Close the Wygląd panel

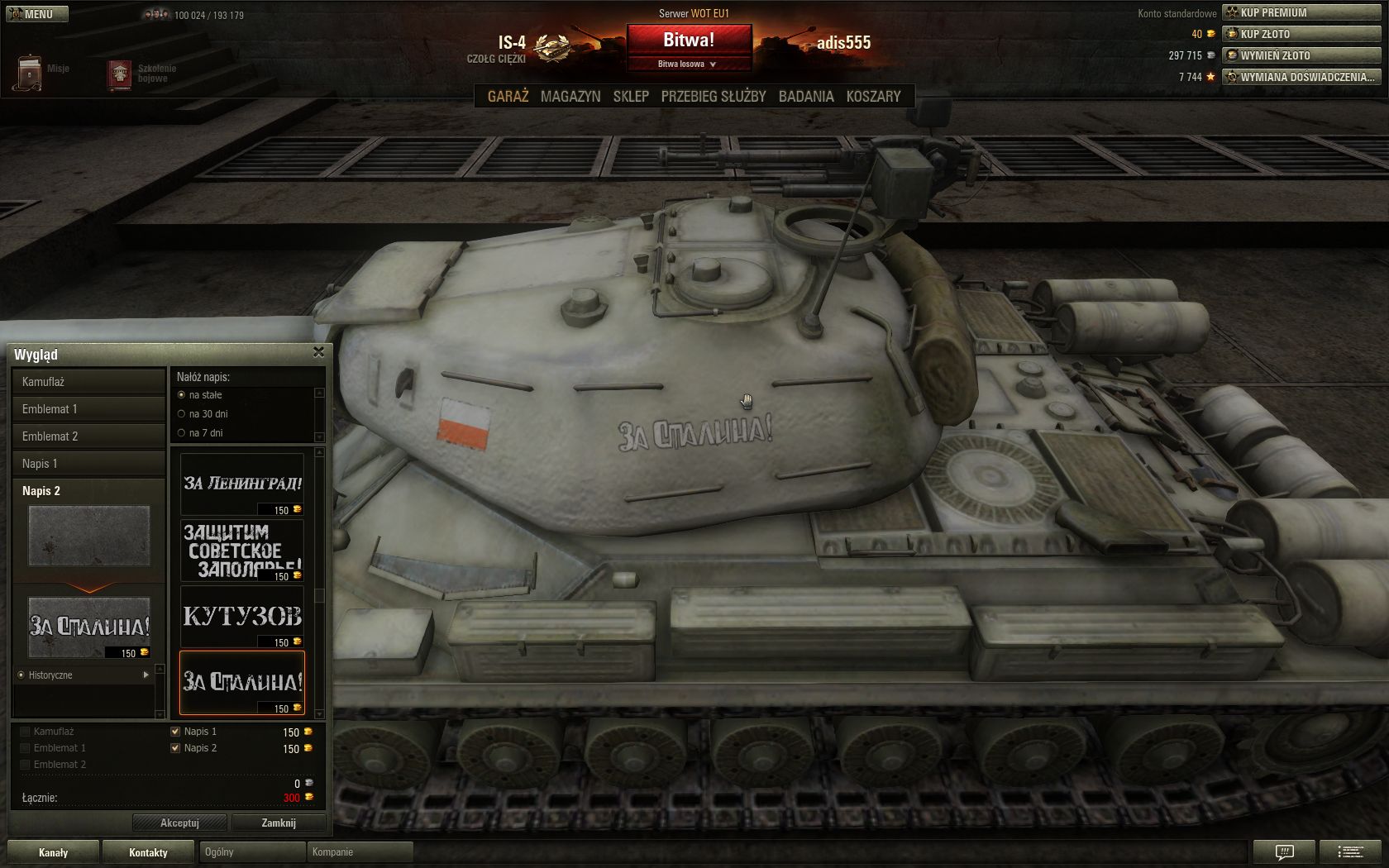coord(318,353)
